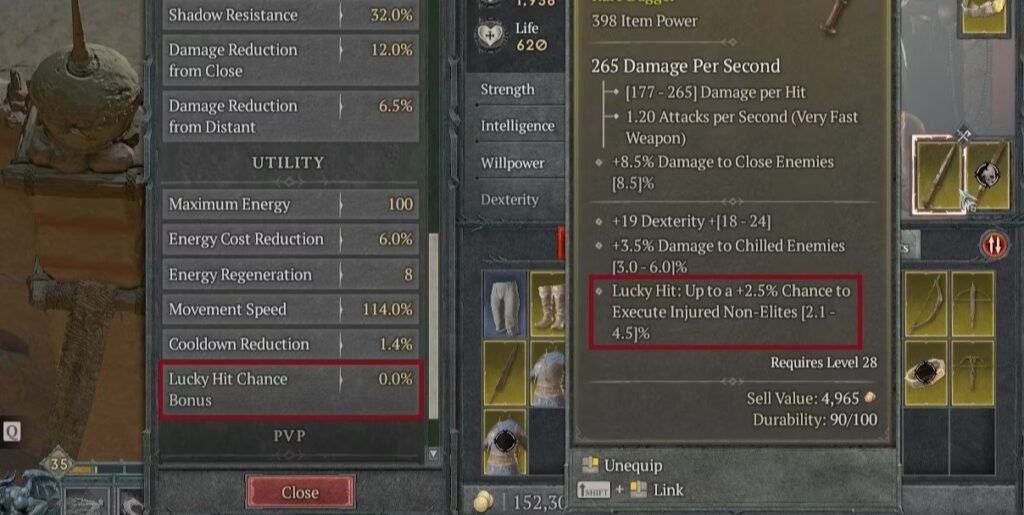Select the pants item in inventory
Image resolution: width=1024 pixels, height=515 pixels.
505,300
